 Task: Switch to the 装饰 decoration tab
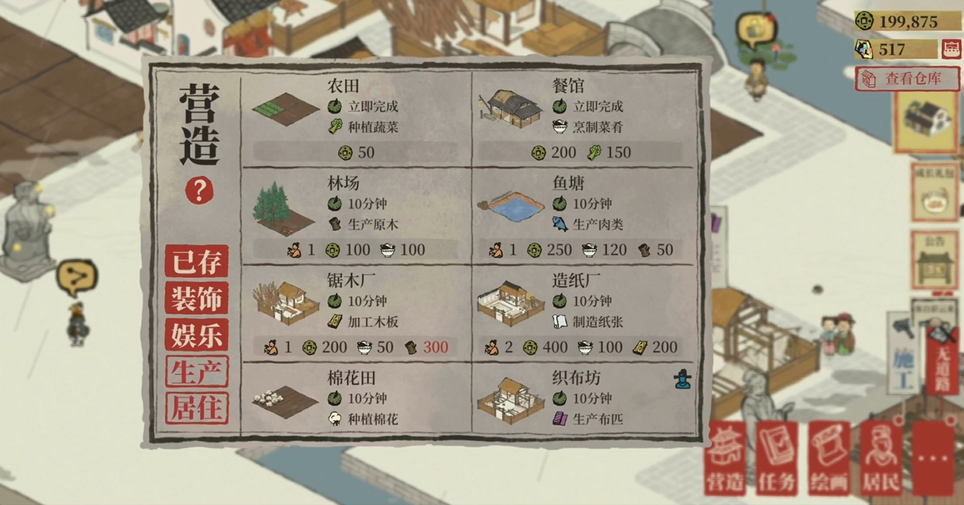(197, 298)
